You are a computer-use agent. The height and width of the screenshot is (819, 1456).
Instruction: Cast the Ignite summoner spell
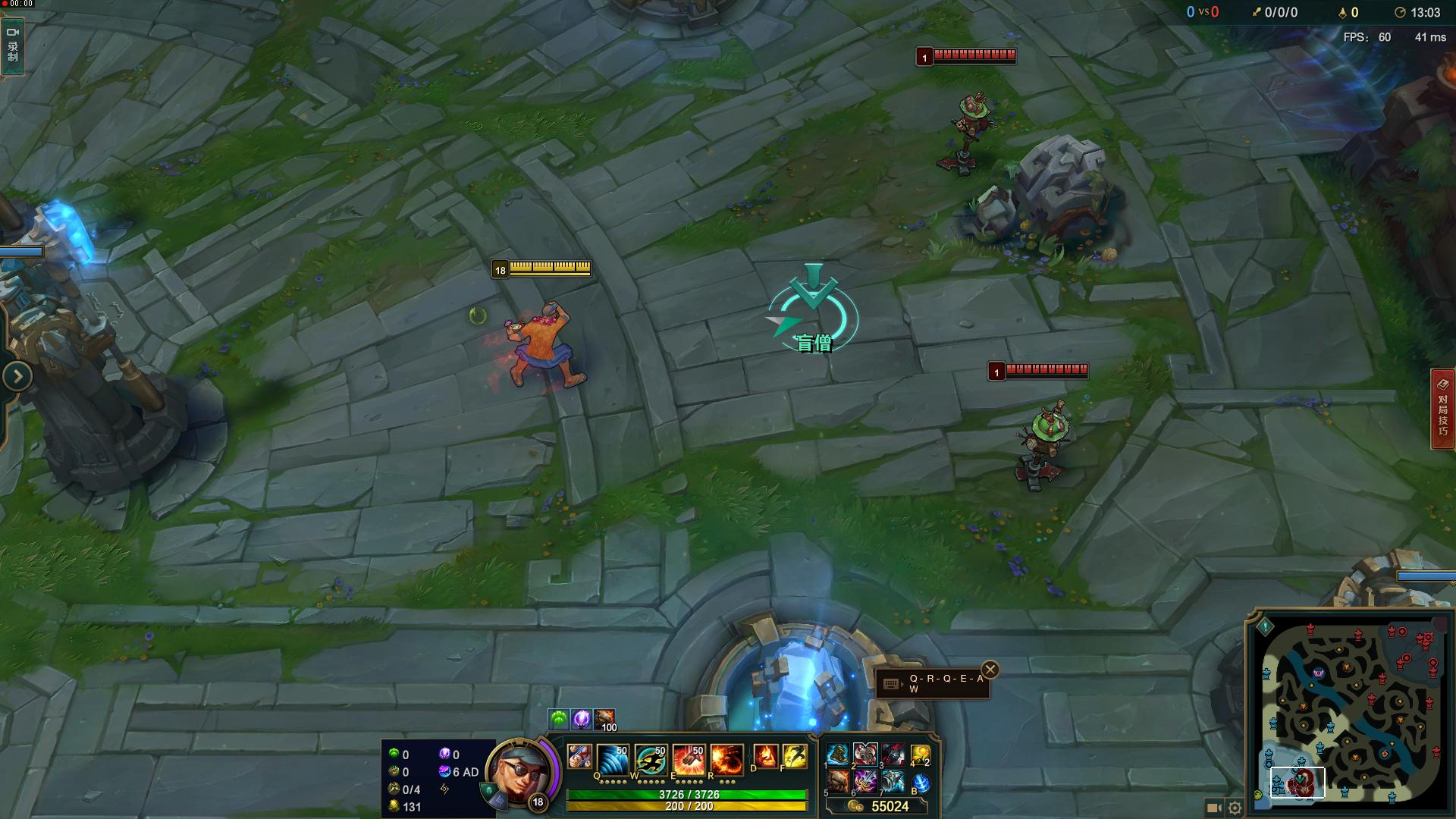coord(765,757)
